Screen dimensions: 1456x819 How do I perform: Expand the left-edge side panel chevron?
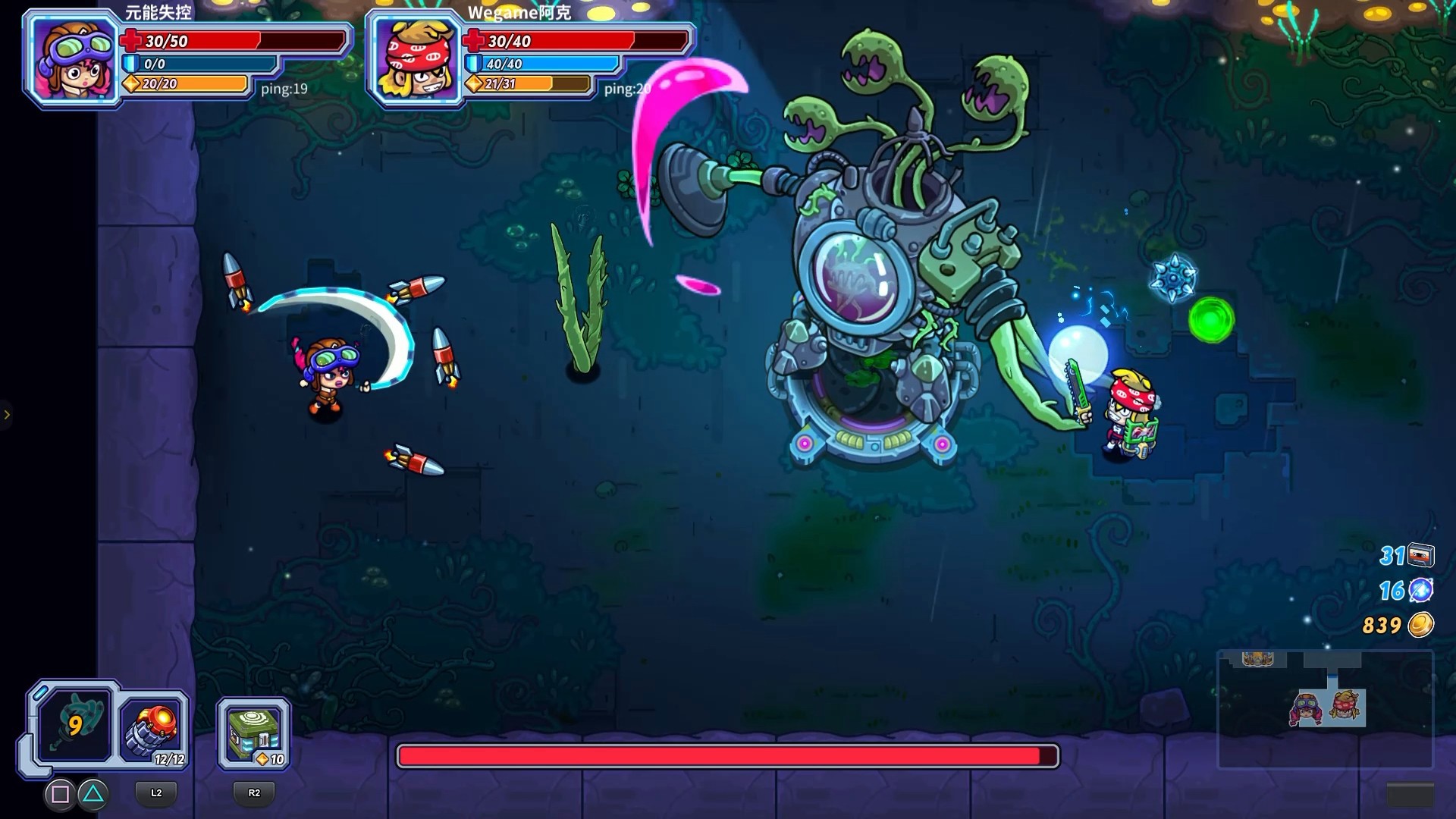(8, 414)
